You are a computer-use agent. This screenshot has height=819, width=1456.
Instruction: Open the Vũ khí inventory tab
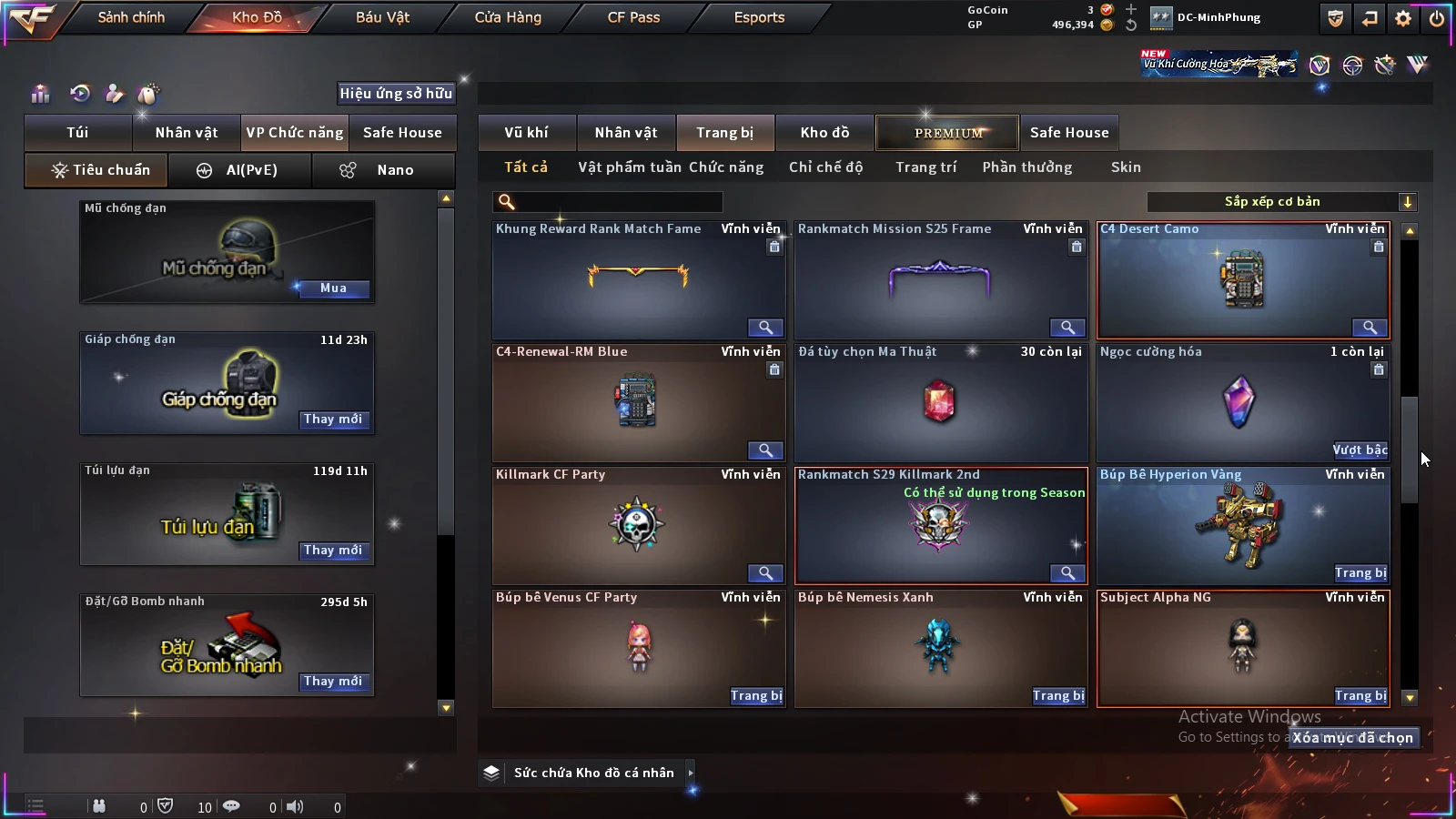(526, 133)
